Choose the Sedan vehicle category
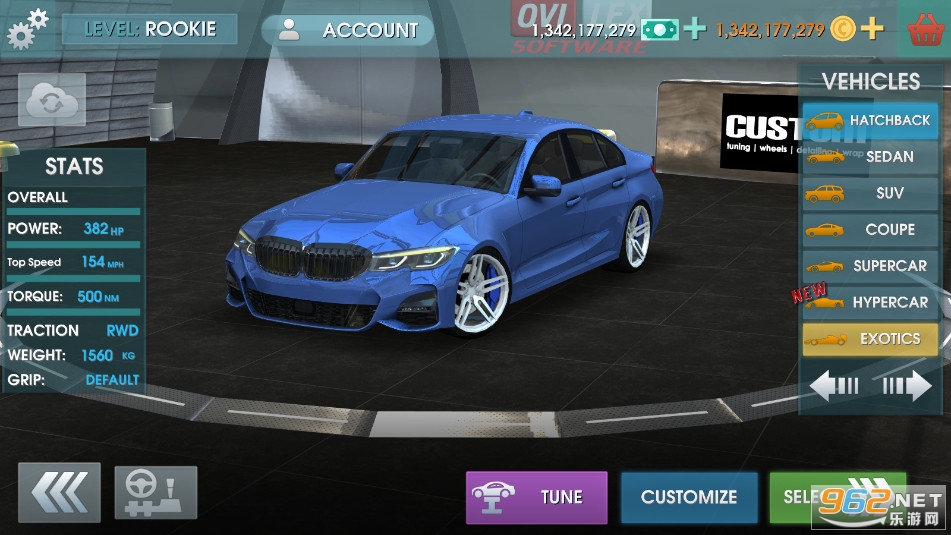The image size is (951, 535). (x=869, y=156)
